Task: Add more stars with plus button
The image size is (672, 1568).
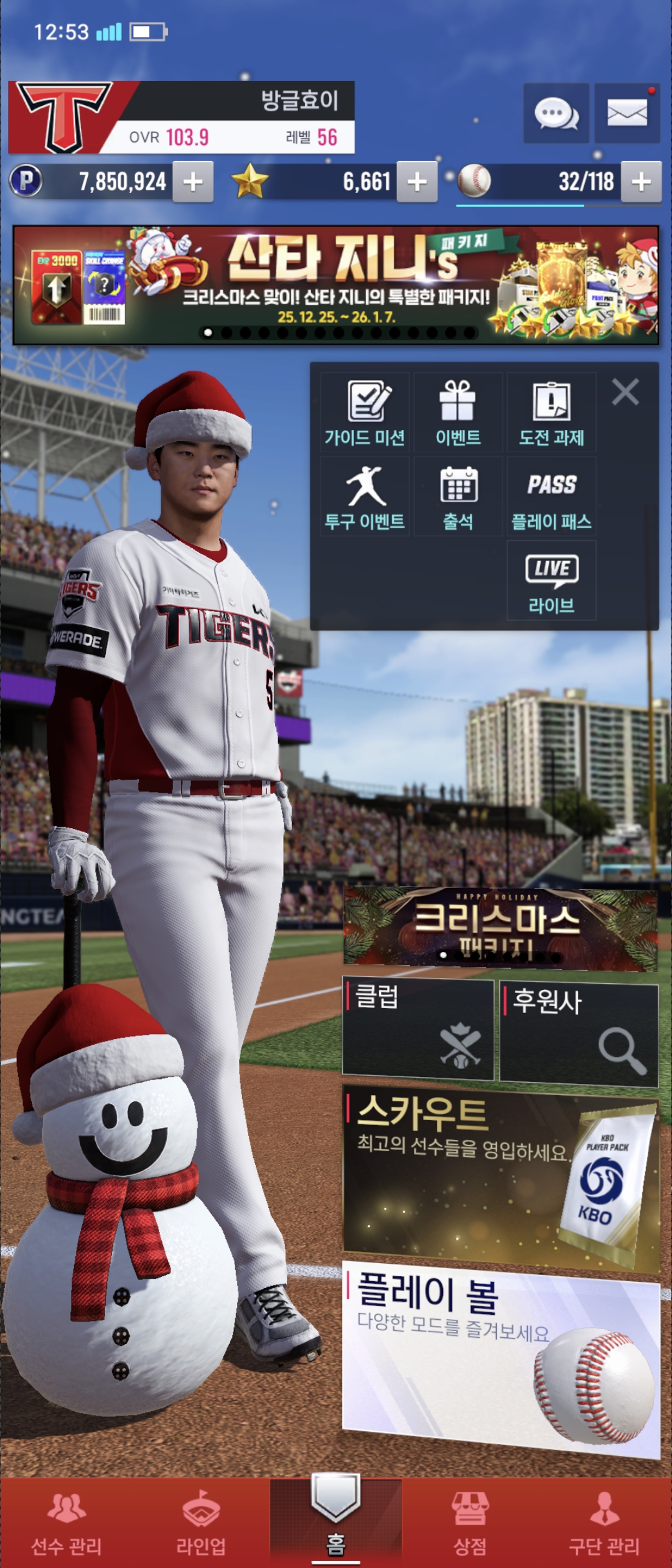Action: (x=417, y=182)
